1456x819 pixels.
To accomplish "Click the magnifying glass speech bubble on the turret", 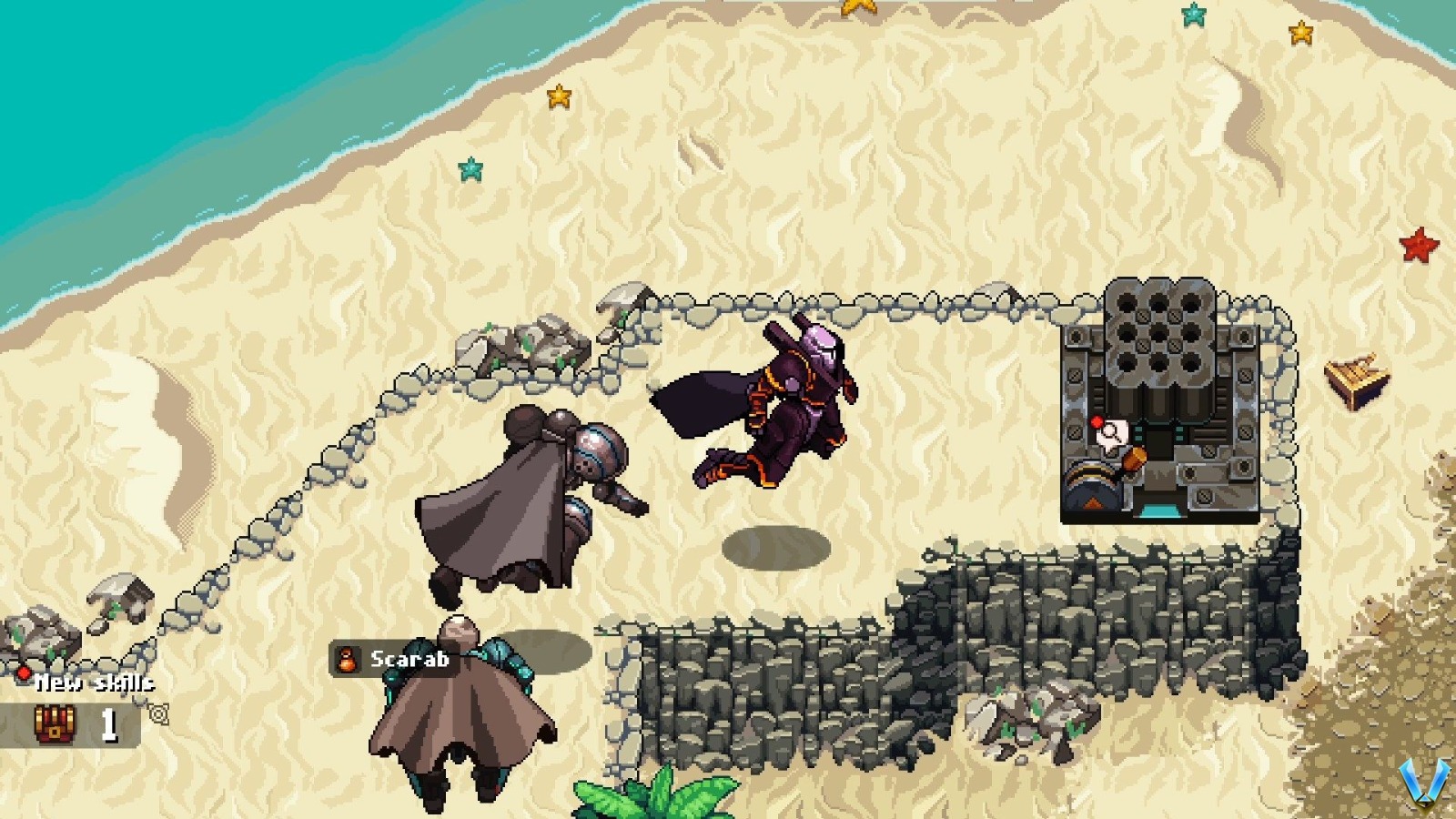I will pos(1113,433).
